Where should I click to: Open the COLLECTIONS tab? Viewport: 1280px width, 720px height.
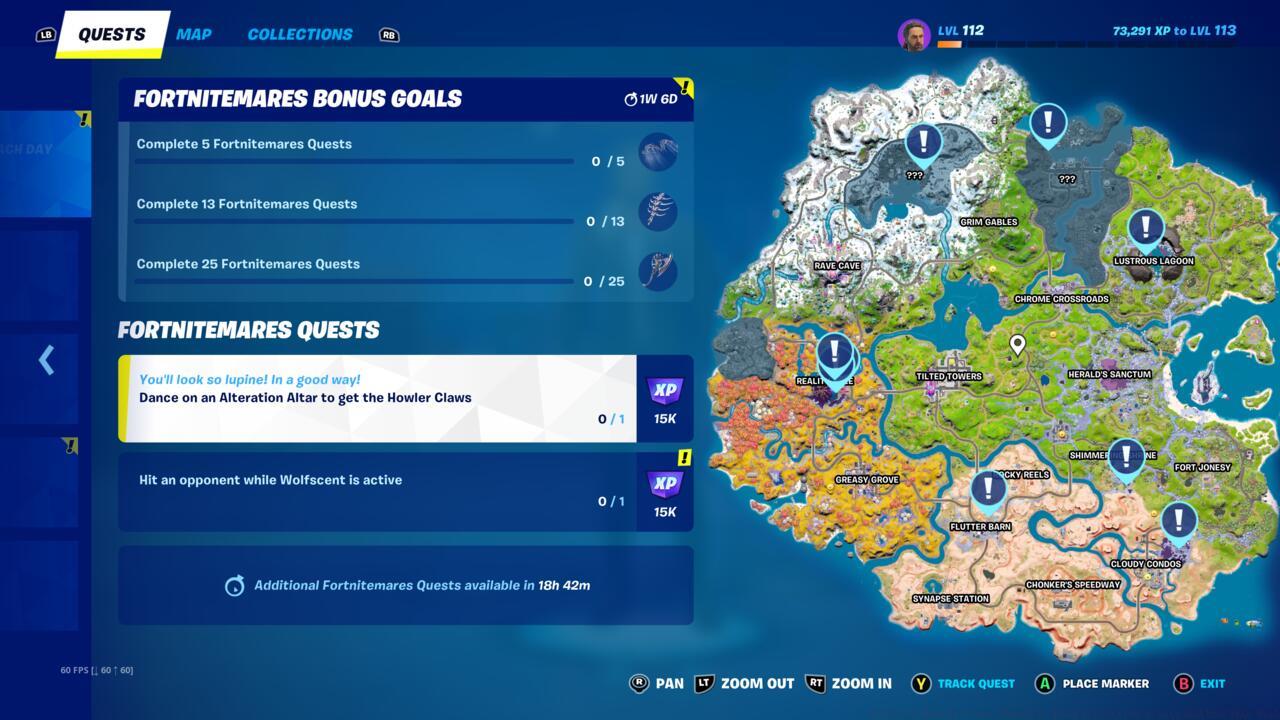click(299, 34)
